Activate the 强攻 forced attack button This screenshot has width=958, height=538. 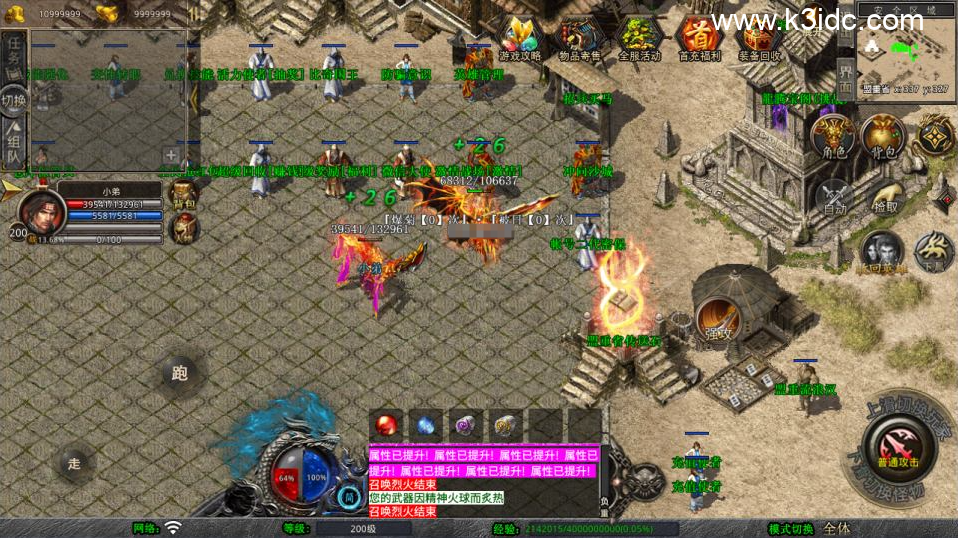717,318
